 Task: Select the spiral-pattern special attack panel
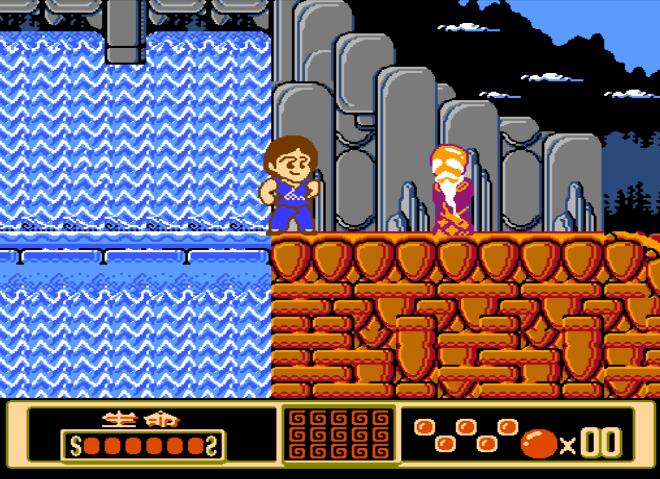pyautogui.click(x=338, y=436)
